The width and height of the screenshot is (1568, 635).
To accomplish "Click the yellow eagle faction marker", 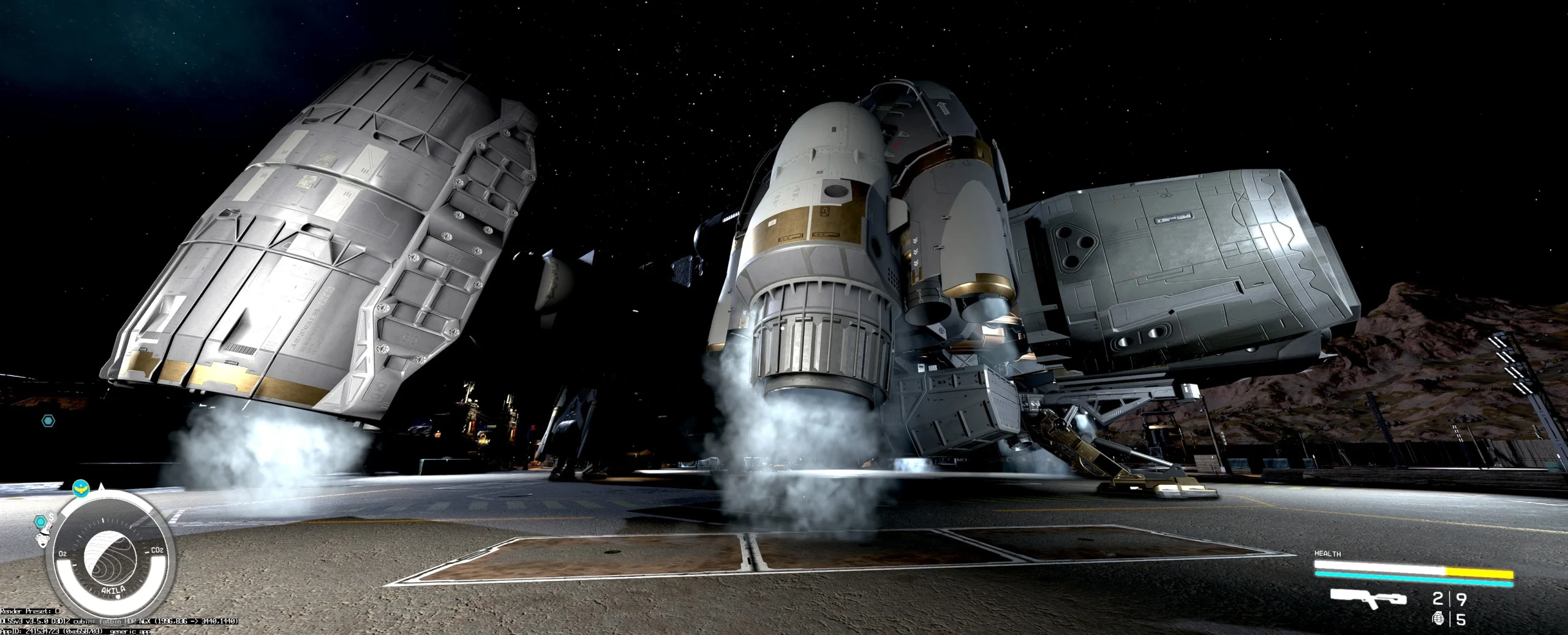I will (x=80, y=489).
